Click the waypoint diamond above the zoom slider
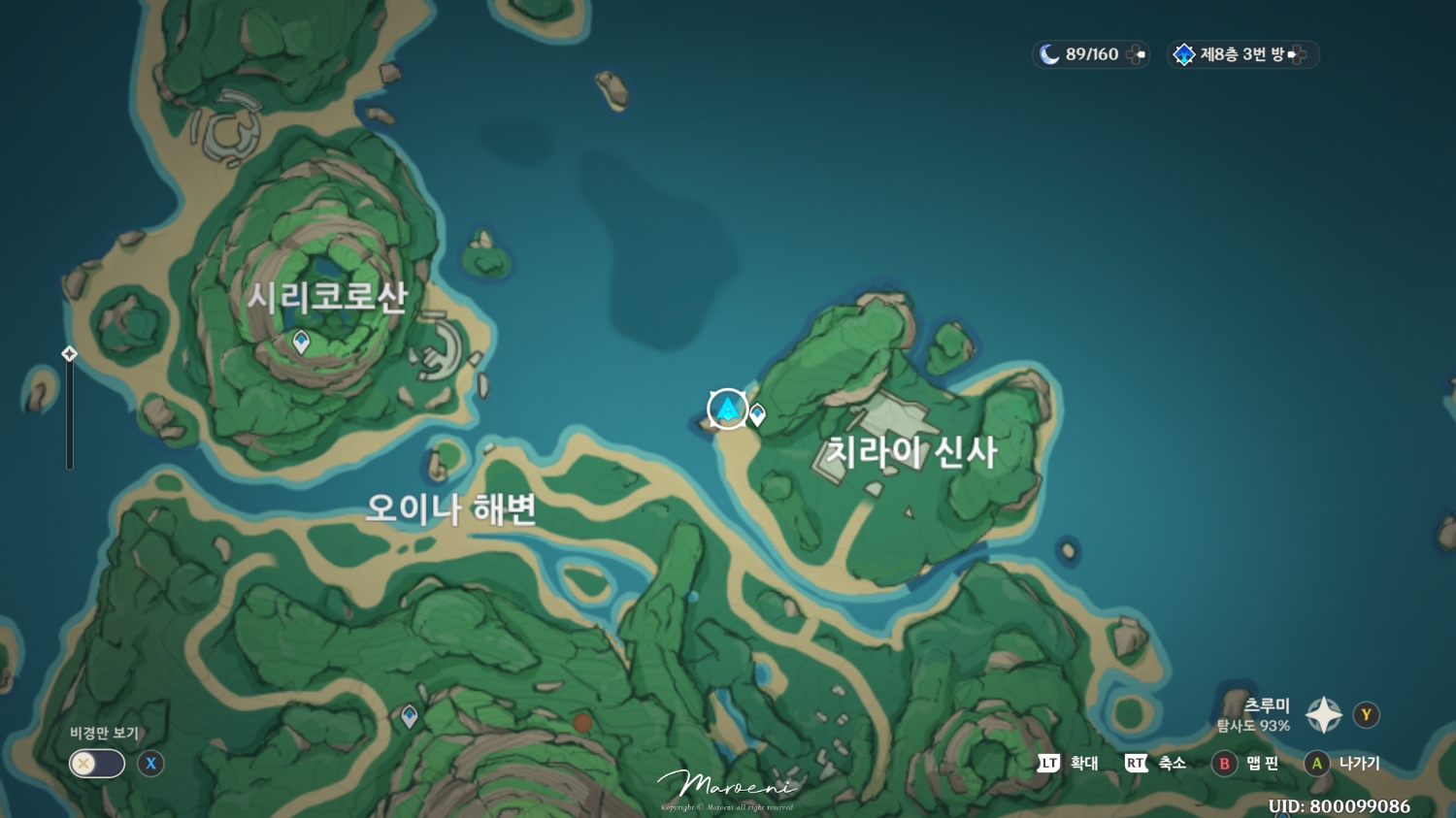 click(x=69, y=354)
